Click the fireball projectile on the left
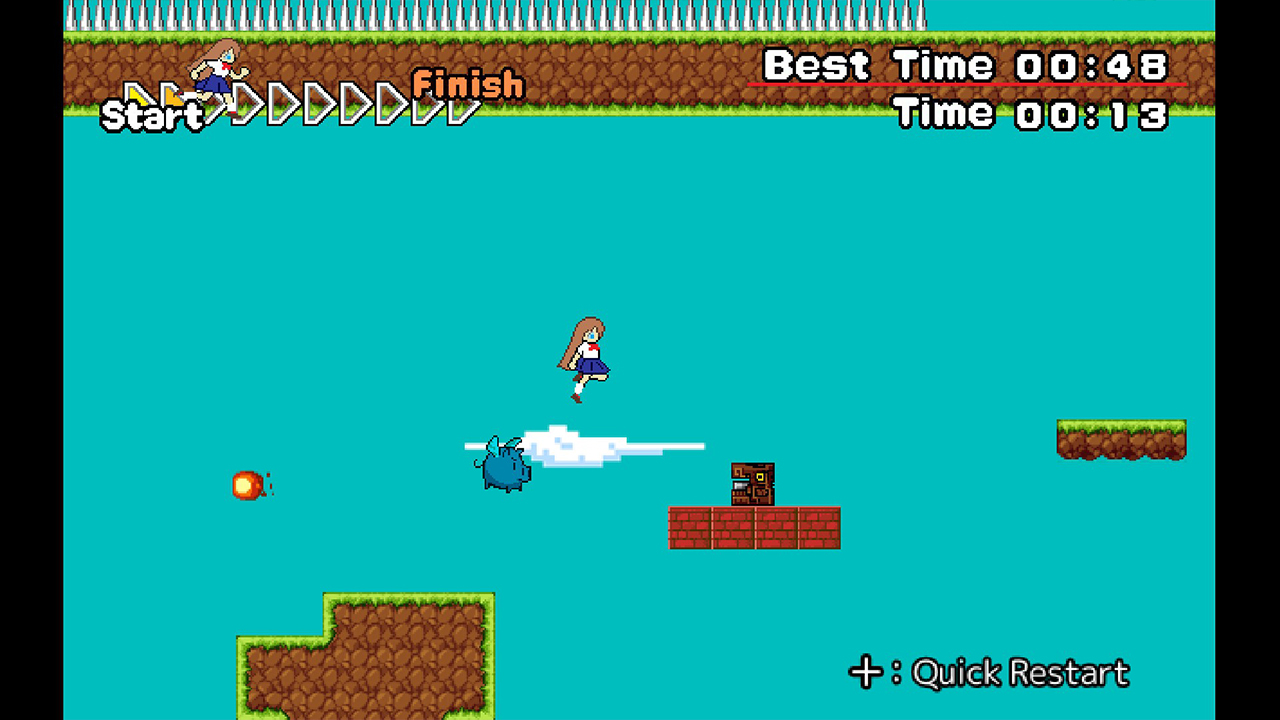This screenshot has width=1280, height=720. [x=248, y=484]
